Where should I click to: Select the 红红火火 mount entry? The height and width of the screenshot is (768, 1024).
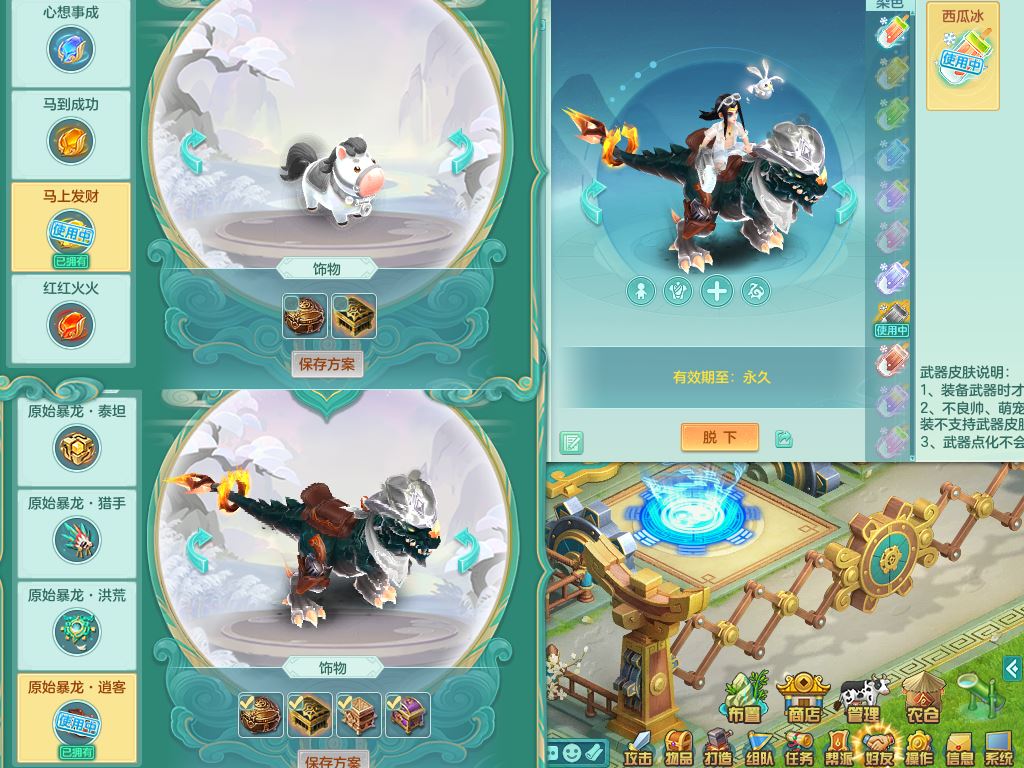[x=71, y=323]
